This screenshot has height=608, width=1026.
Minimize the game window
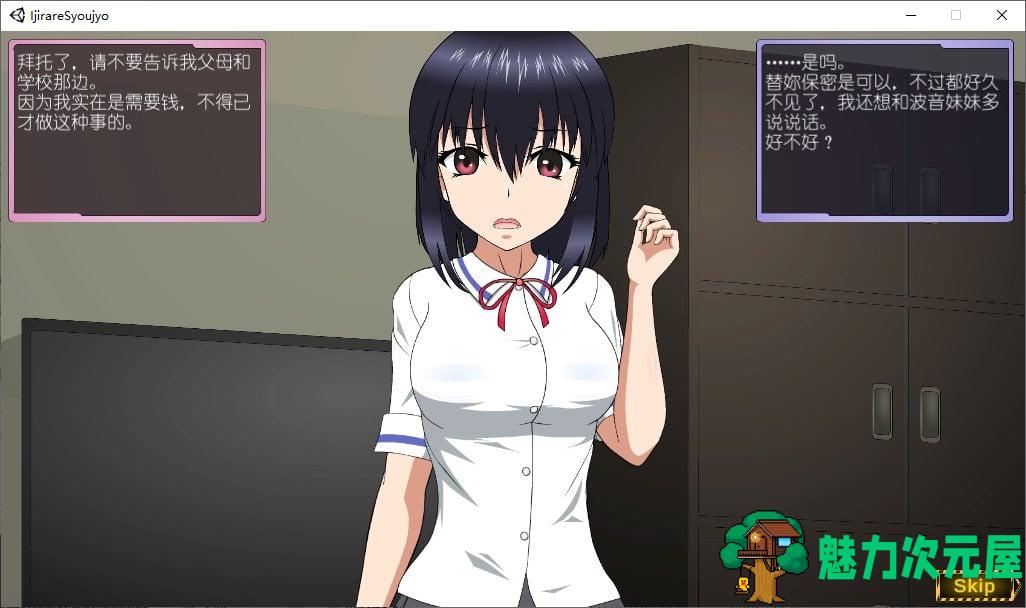pos(910,15)
